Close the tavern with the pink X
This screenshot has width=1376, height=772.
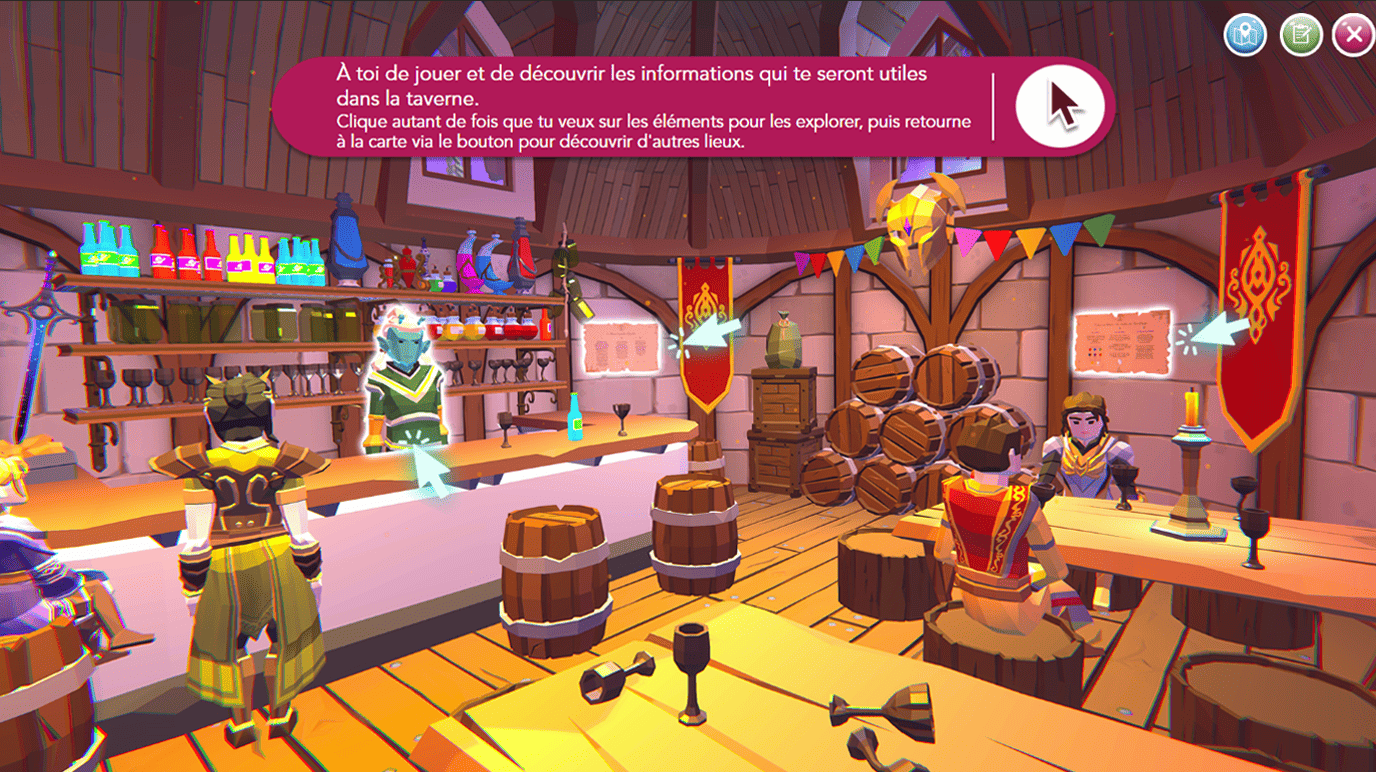[1353, 35]
